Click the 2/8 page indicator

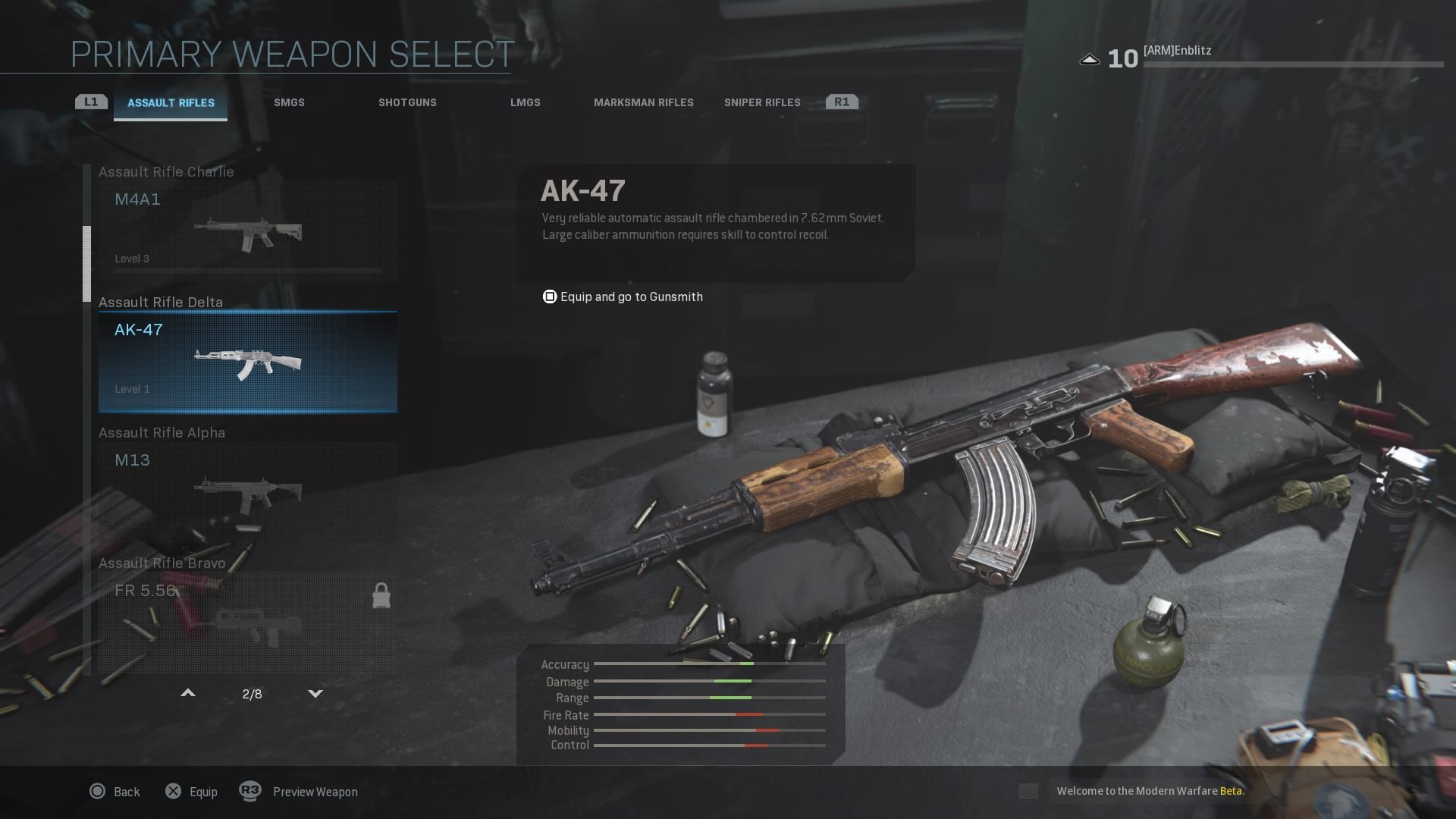click(253, 692)
